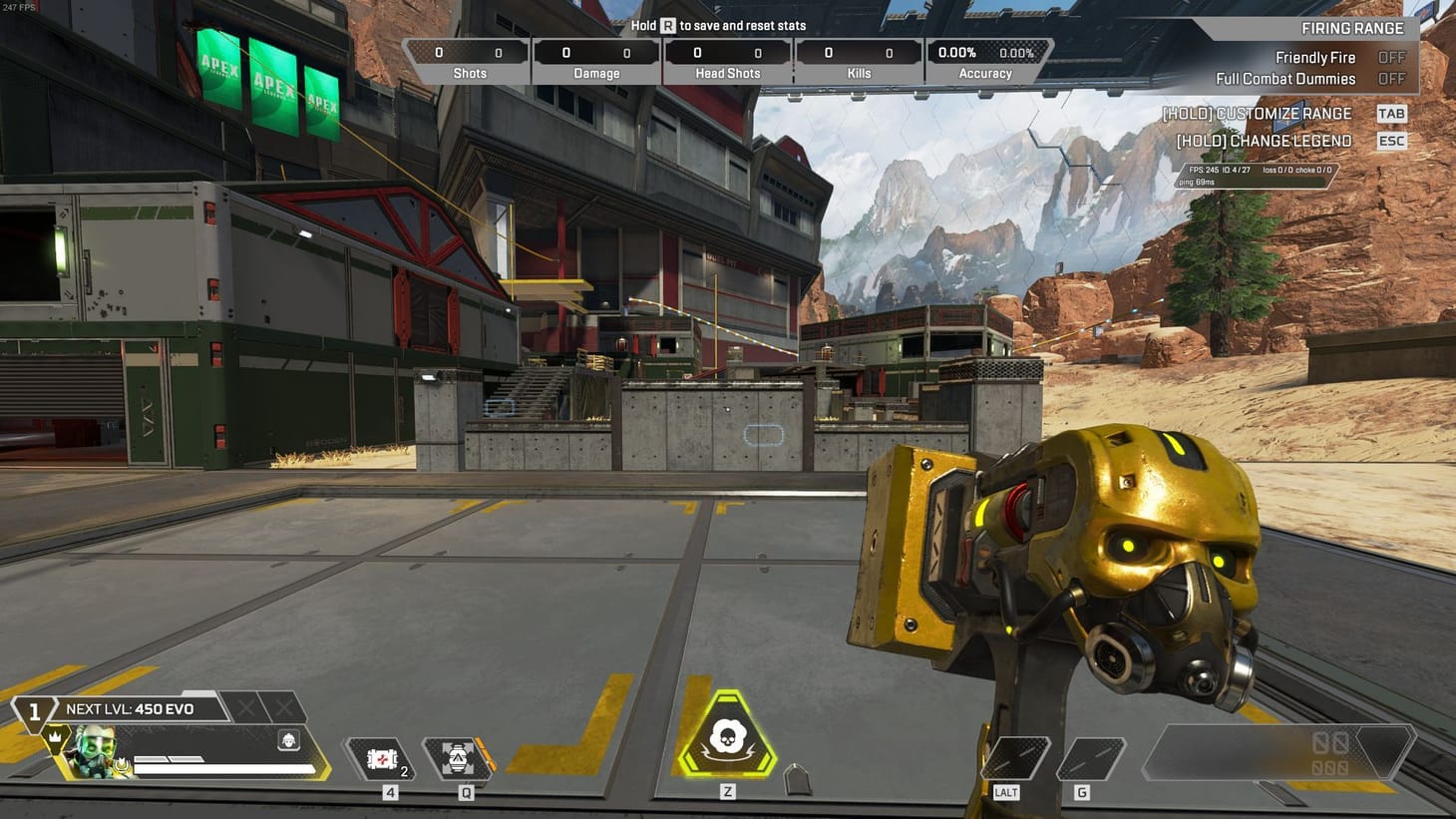The image size is (1456, 819).
Task: Open the CUSTOMIZE RANGE menu
Action: 1256,114
